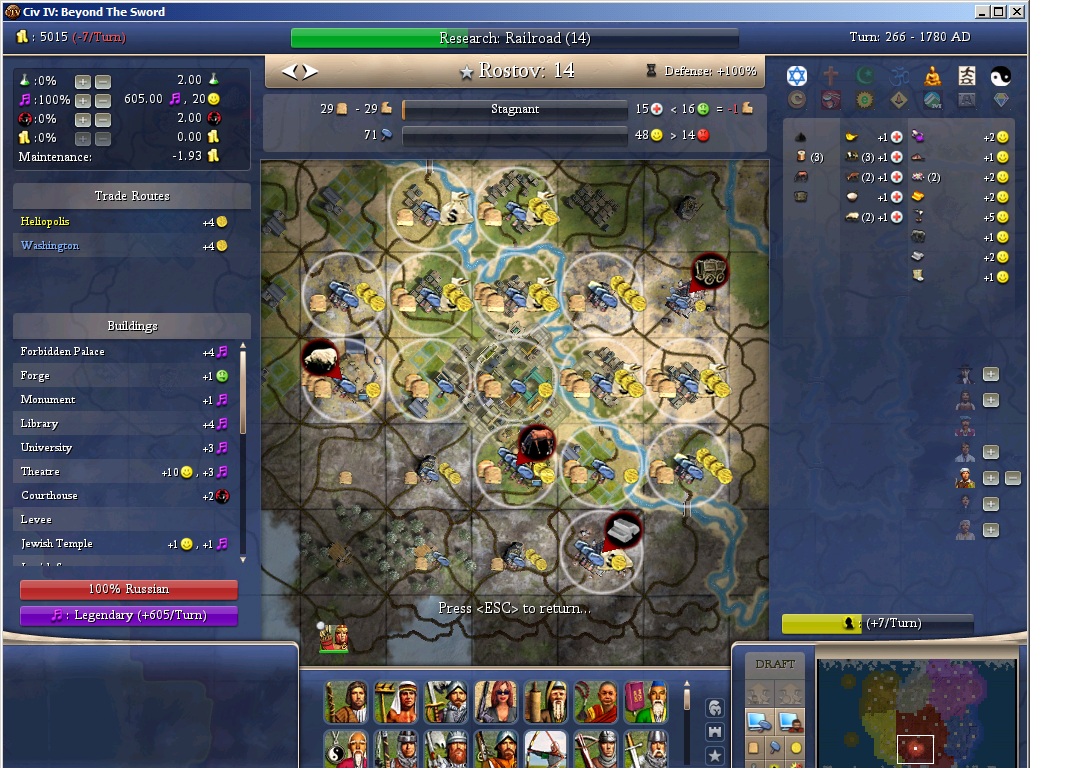Work the central city tile on the map
This screenshot has width=1075, height=775.
point(515,379)
